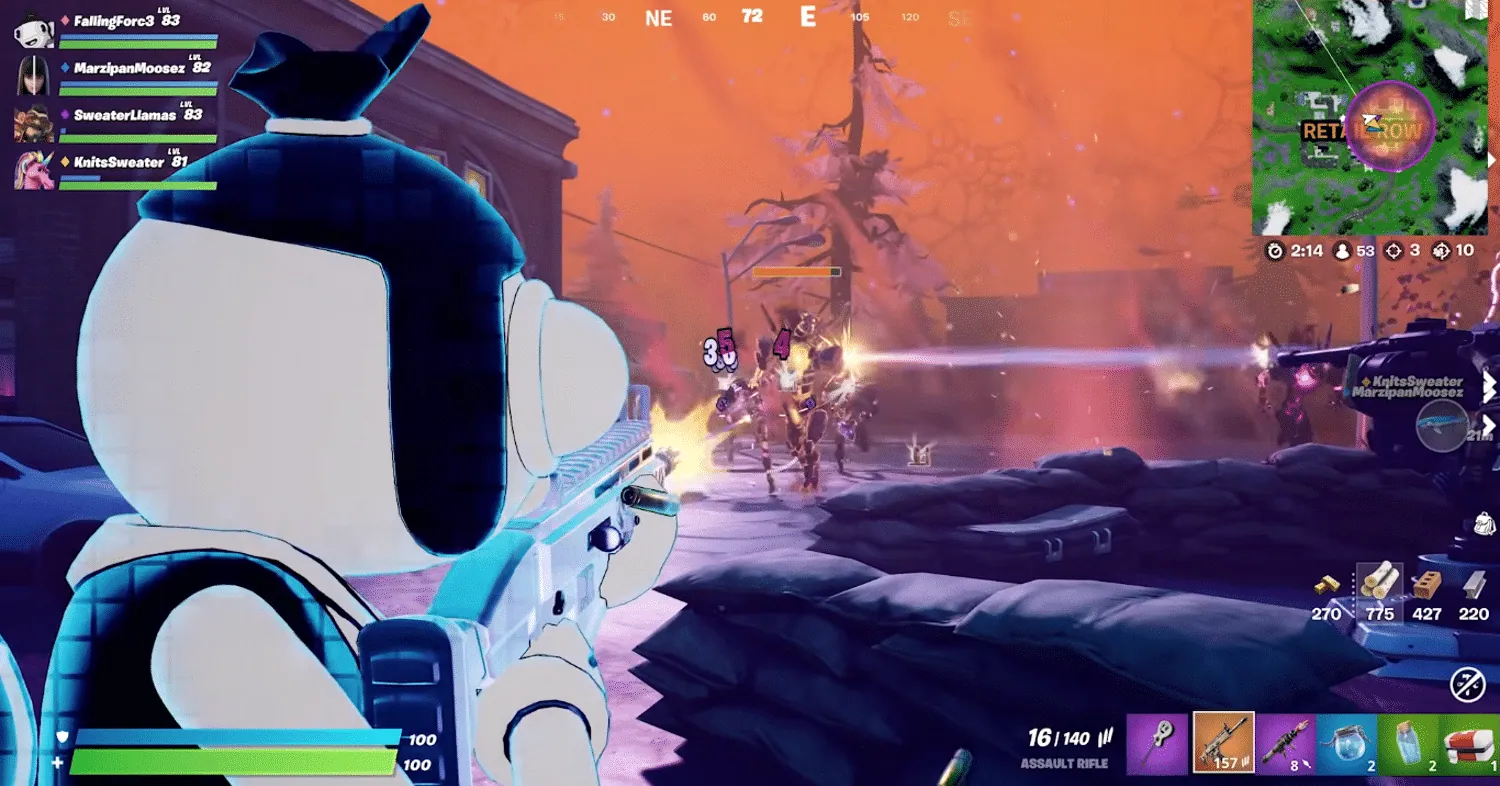Select the metal building material
The image size is (1500, 786).
point(1473,585)
